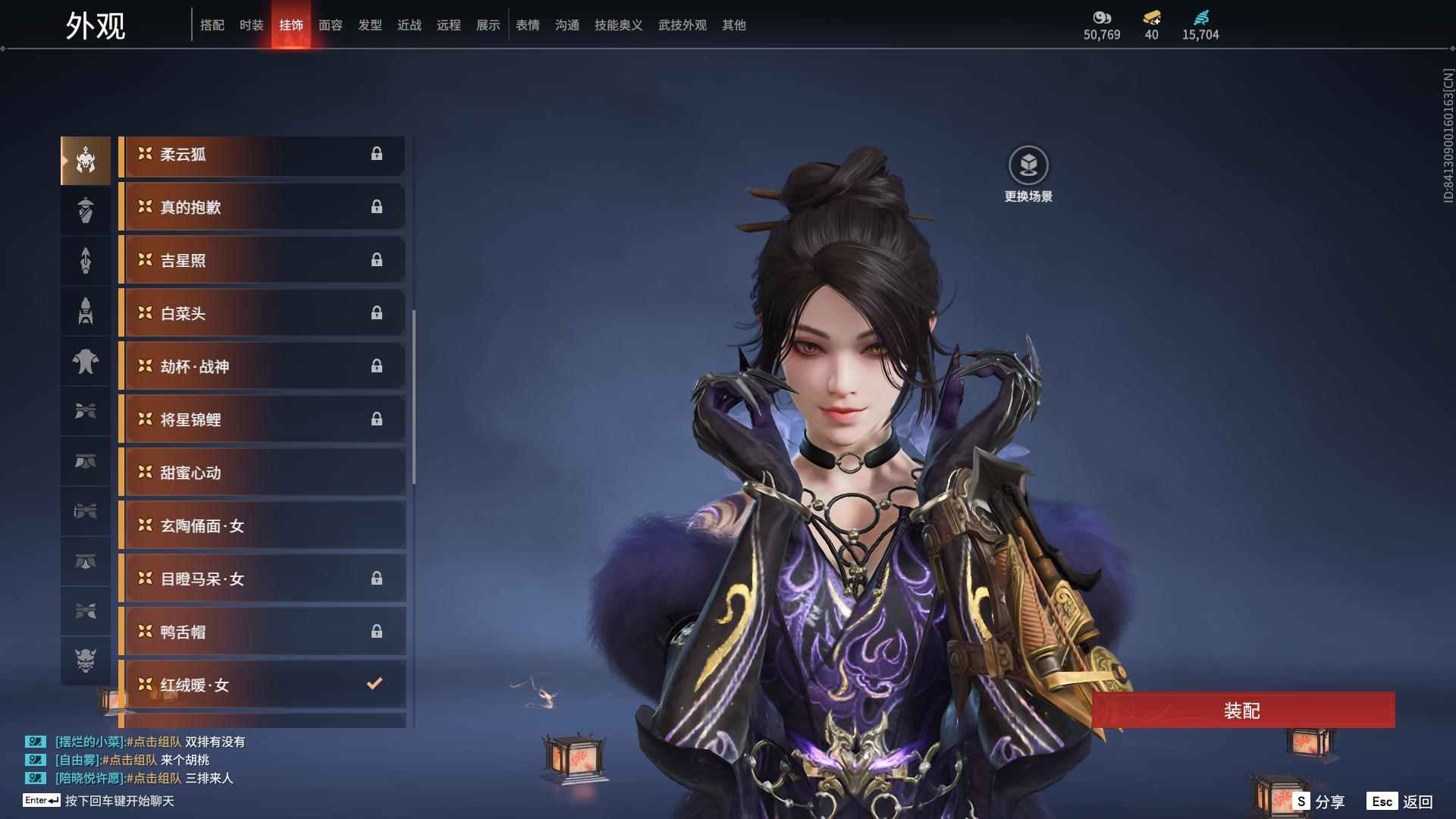The height and width of the screenshot is (819, 1456).
Task: Click the lock icon on 鸭舌帽
Action: [378, 631]
